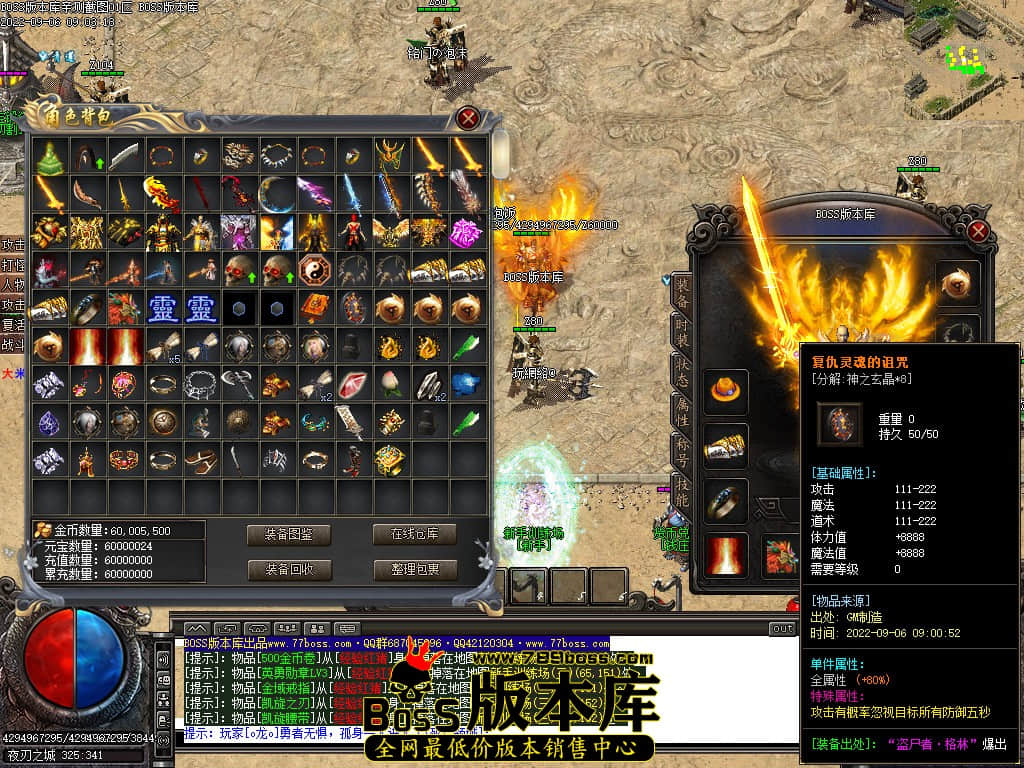The height and width of the screenshot is (768, 1024).
Task: Close the BOSS版本库 character panel
Action: click(978, 231)
